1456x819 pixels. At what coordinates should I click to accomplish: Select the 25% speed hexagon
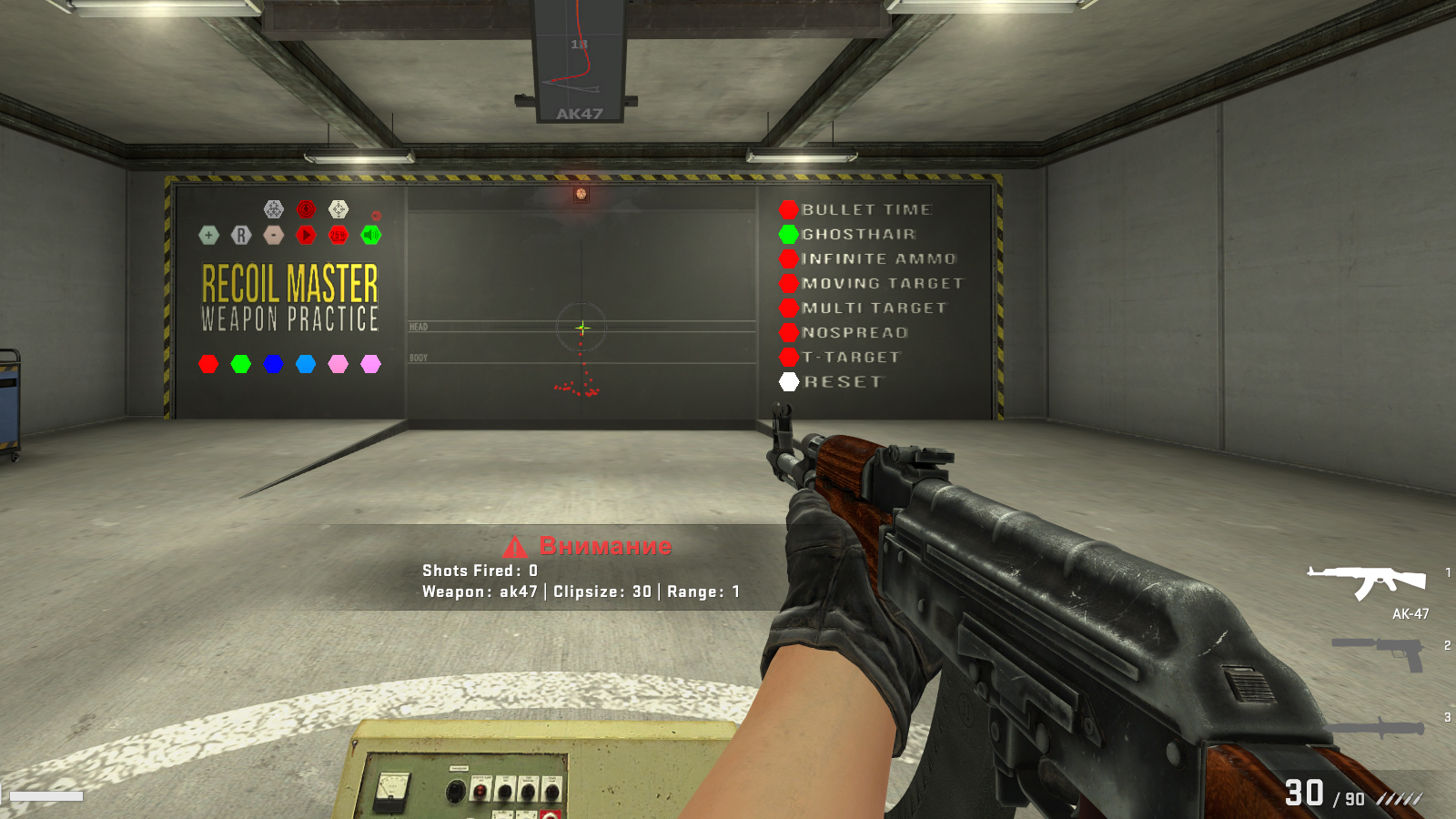click(339, 235)
